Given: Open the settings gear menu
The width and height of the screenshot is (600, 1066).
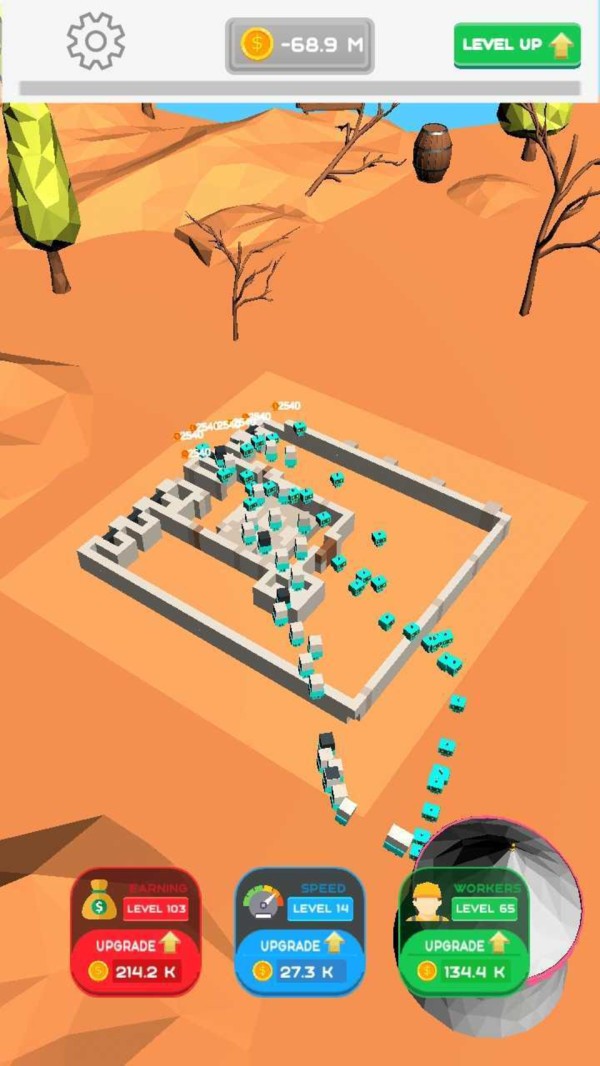Looking at the screenshot, I should pyautogui.click(x=96, y=42).
